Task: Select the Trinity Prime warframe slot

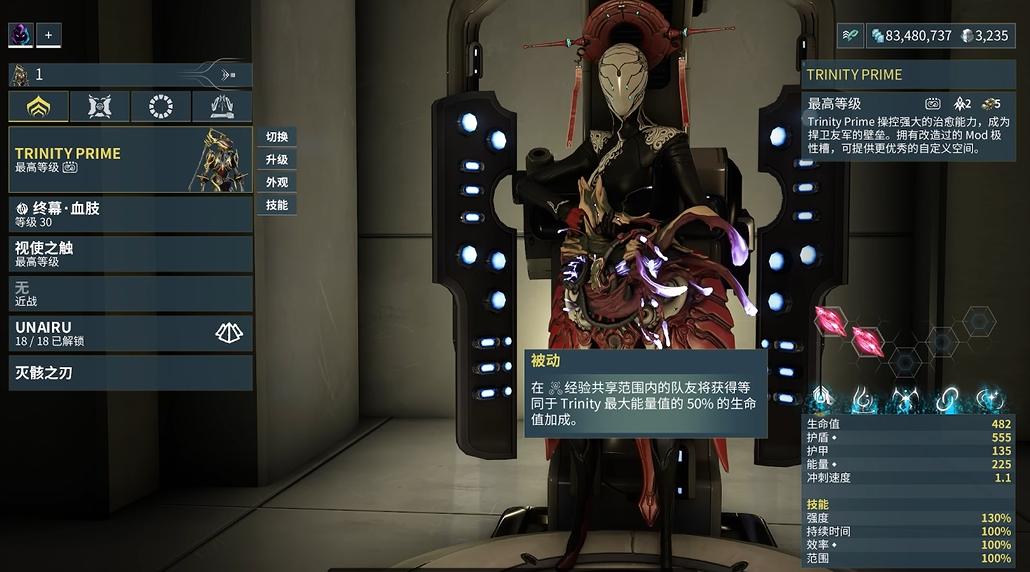Action: click(x=130, y=160)
